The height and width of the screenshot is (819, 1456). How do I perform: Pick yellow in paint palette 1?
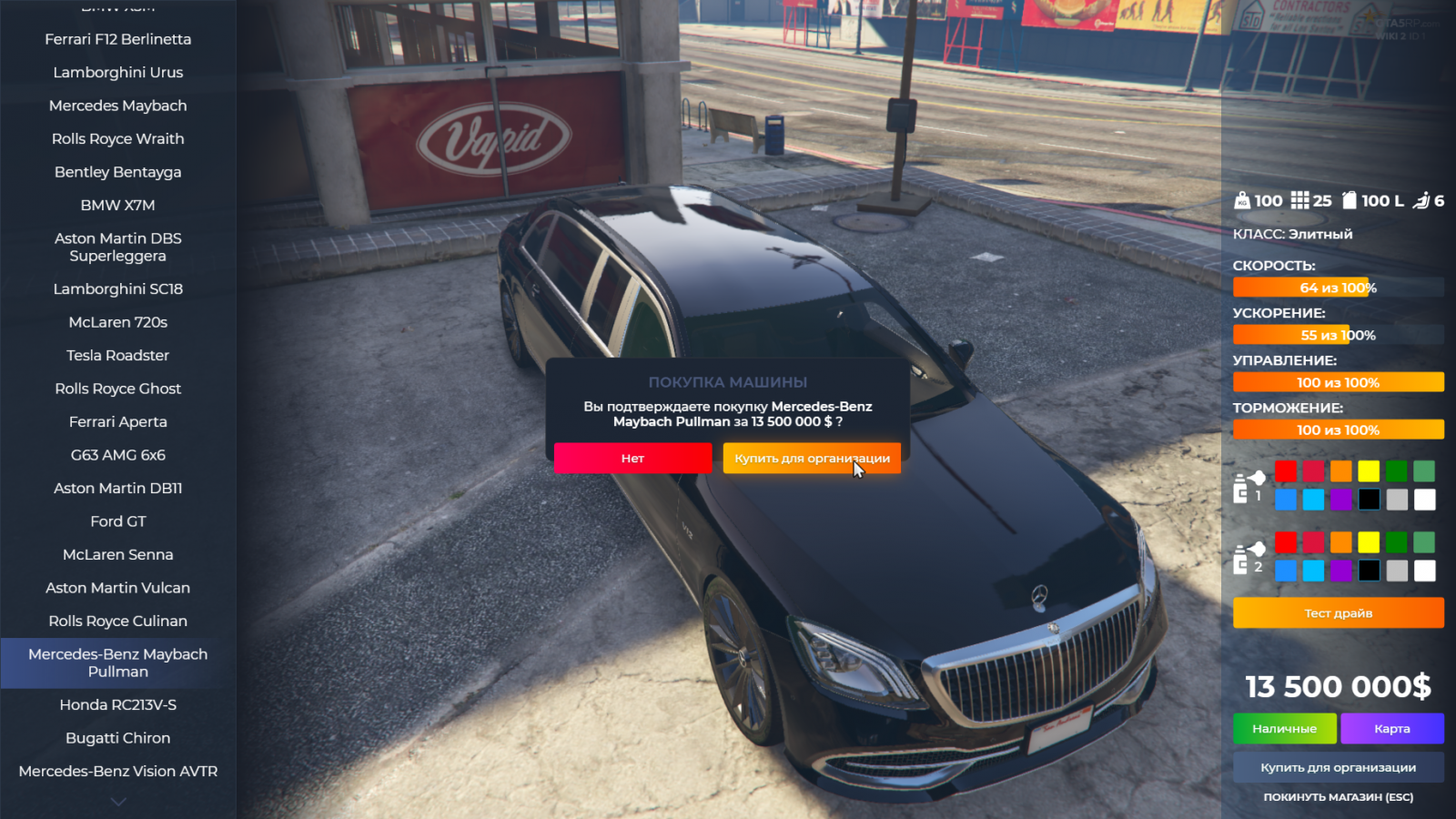click(1369, 471)
